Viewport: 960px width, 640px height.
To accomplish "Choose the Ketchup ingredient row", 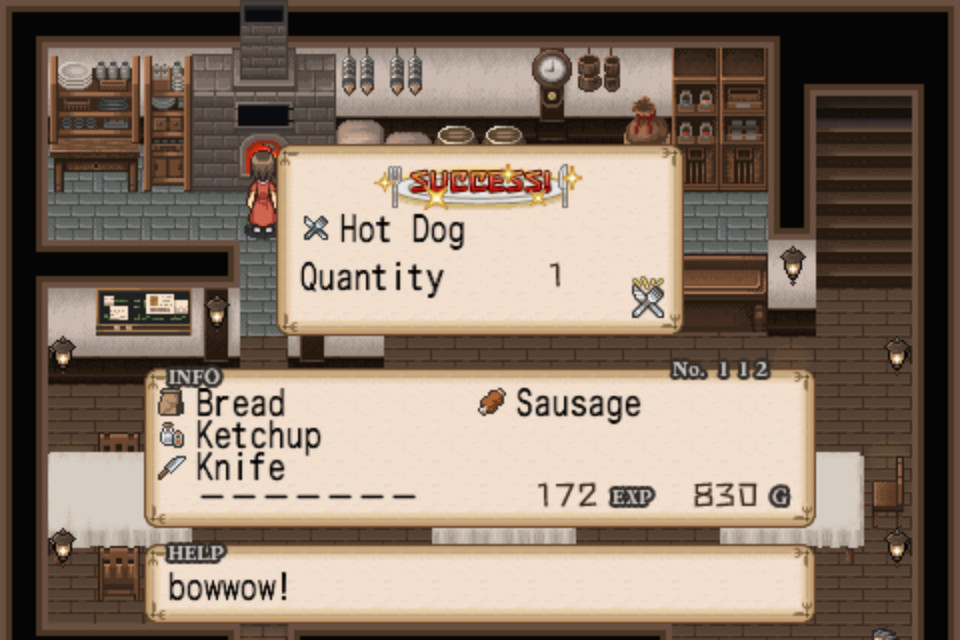I will point(242,436).
